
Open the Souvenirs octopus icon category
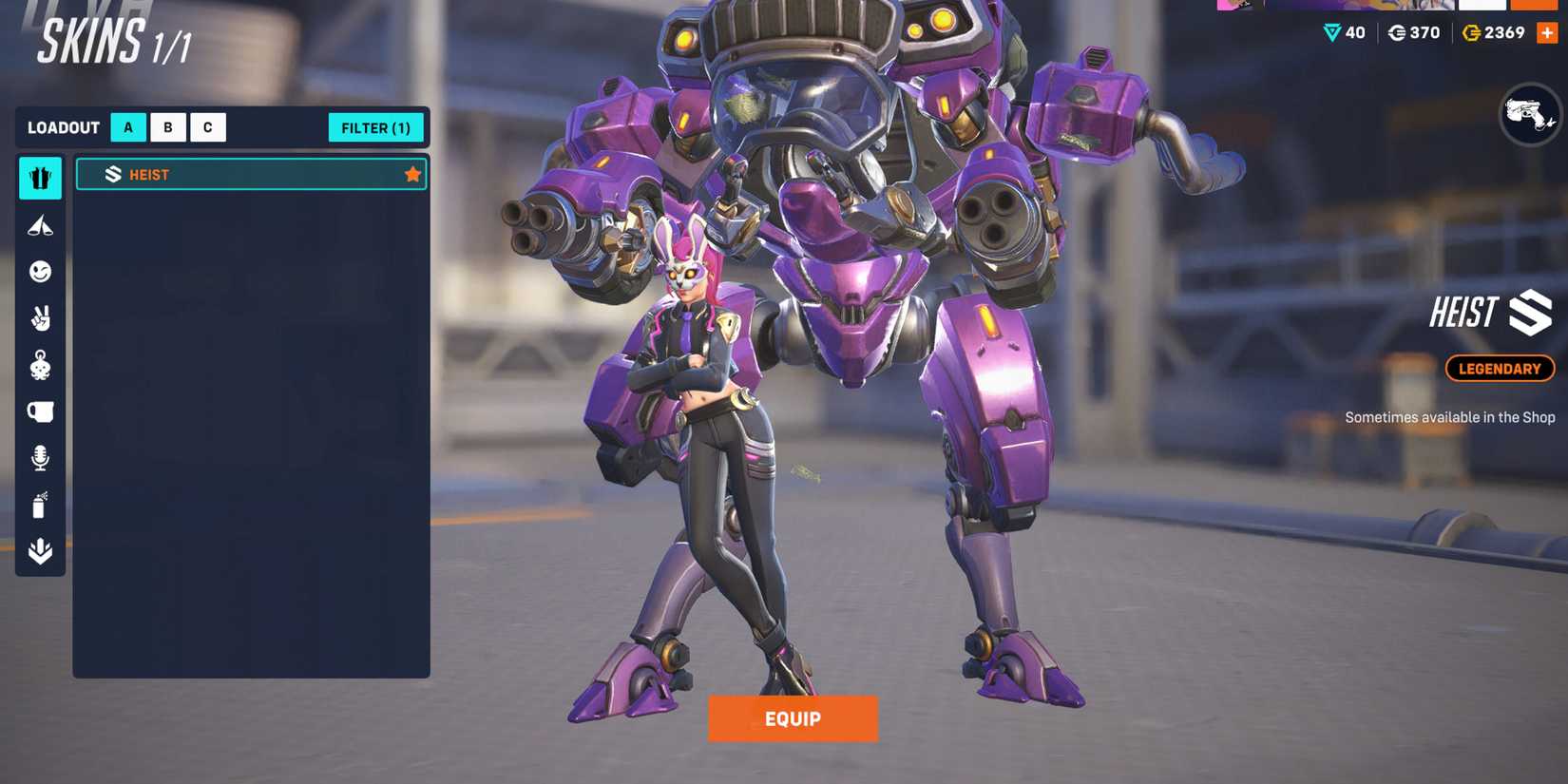(39, 365)
